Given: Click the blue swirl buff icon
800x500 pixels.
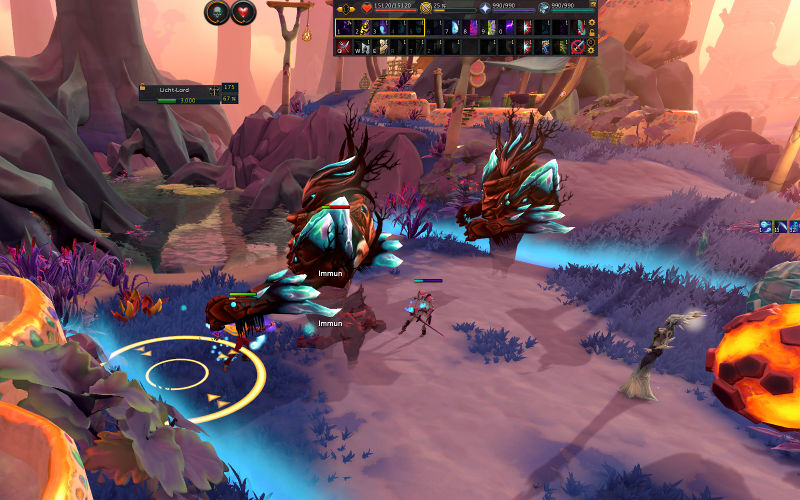Looking at the screenshot, I should pos(766,227).
